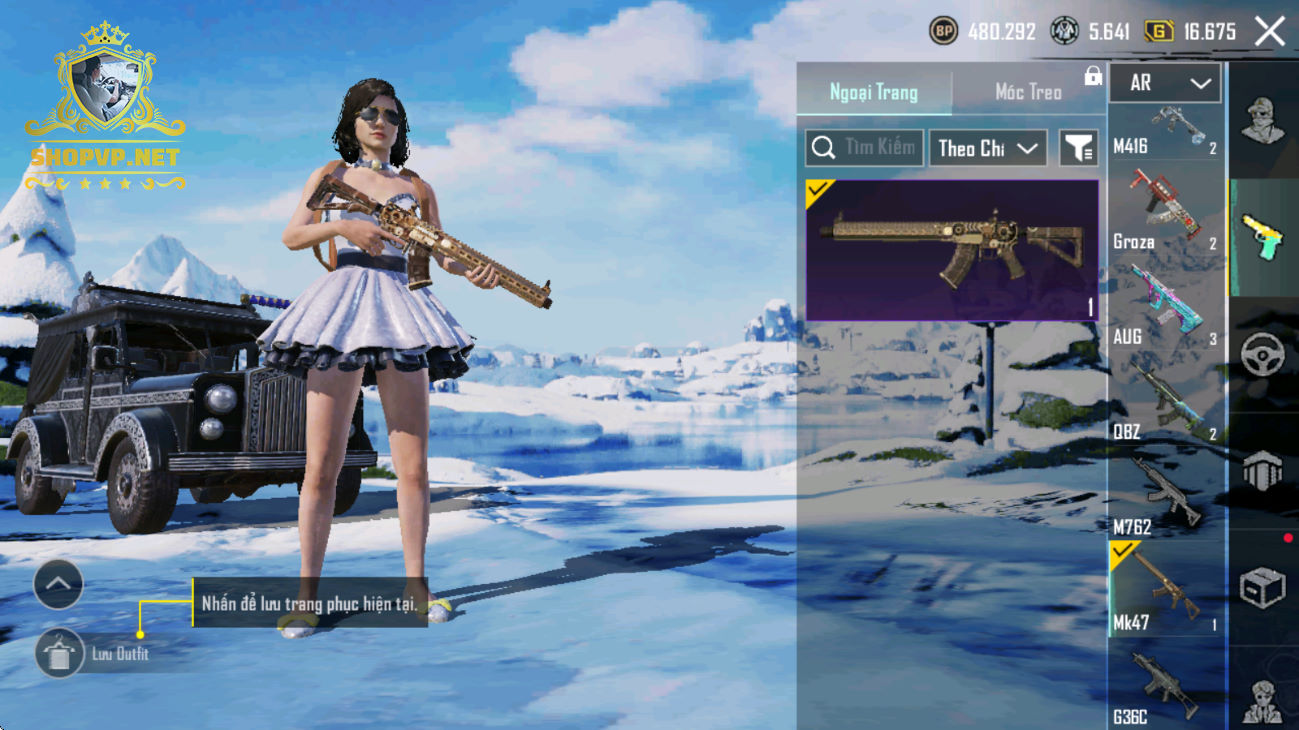Open the character outfit category icon
Screen dimensions: 1299x730
click(x=1262, y=120)
